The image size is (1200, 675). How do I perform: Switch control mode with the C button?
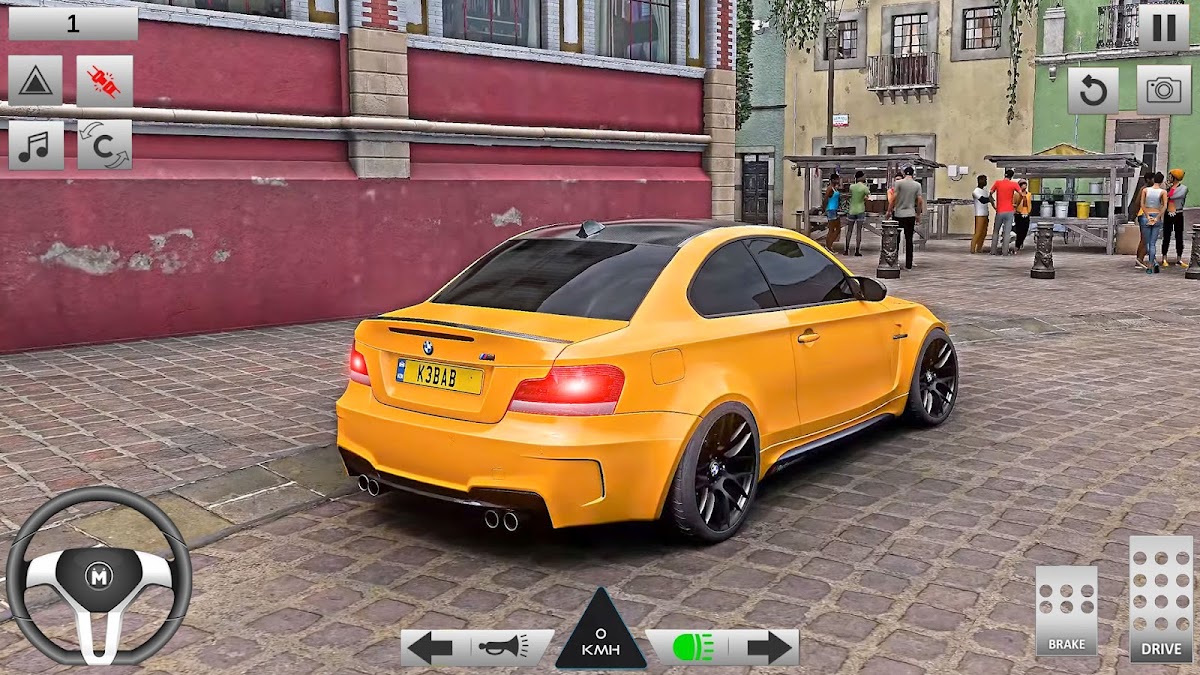104,145
